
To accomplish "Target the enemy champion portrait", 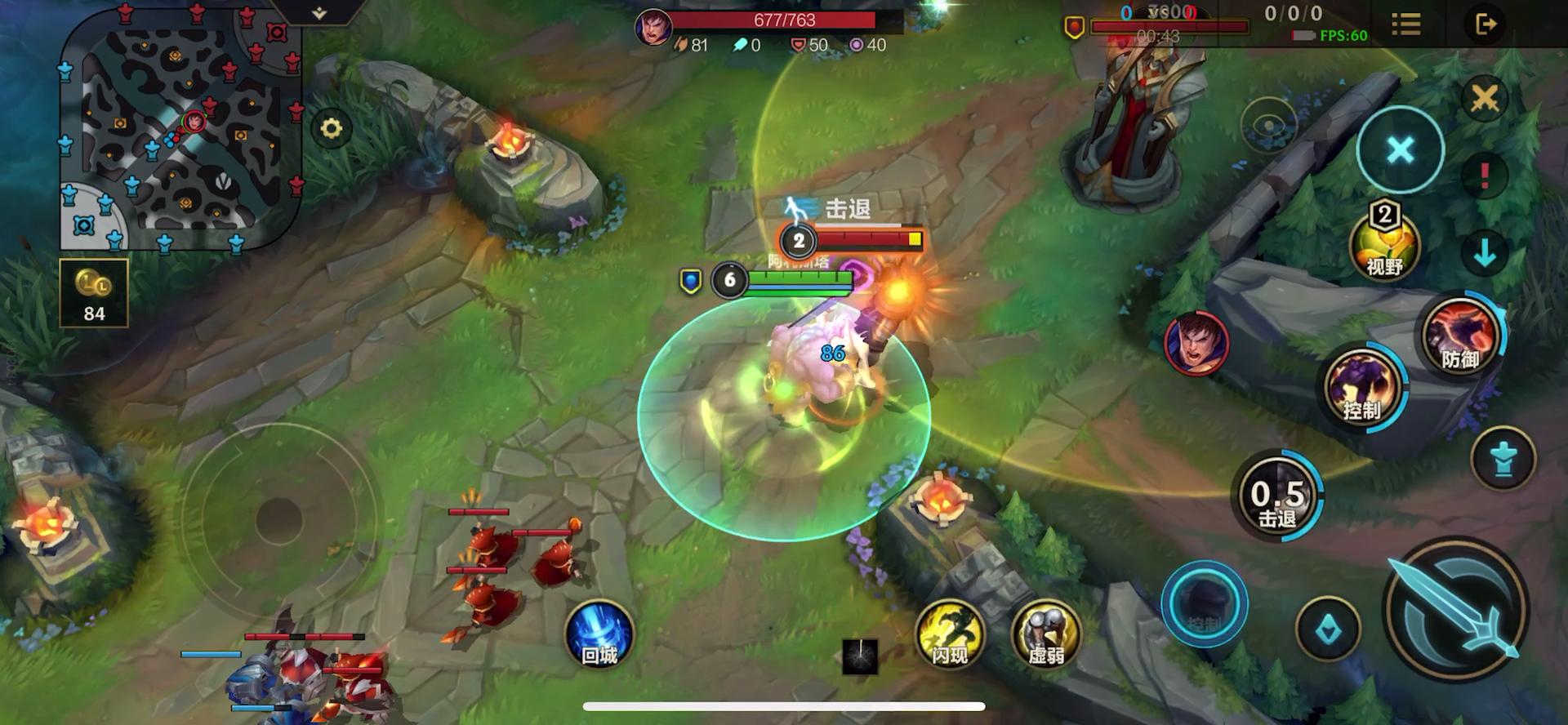I will coord(1196,344).
